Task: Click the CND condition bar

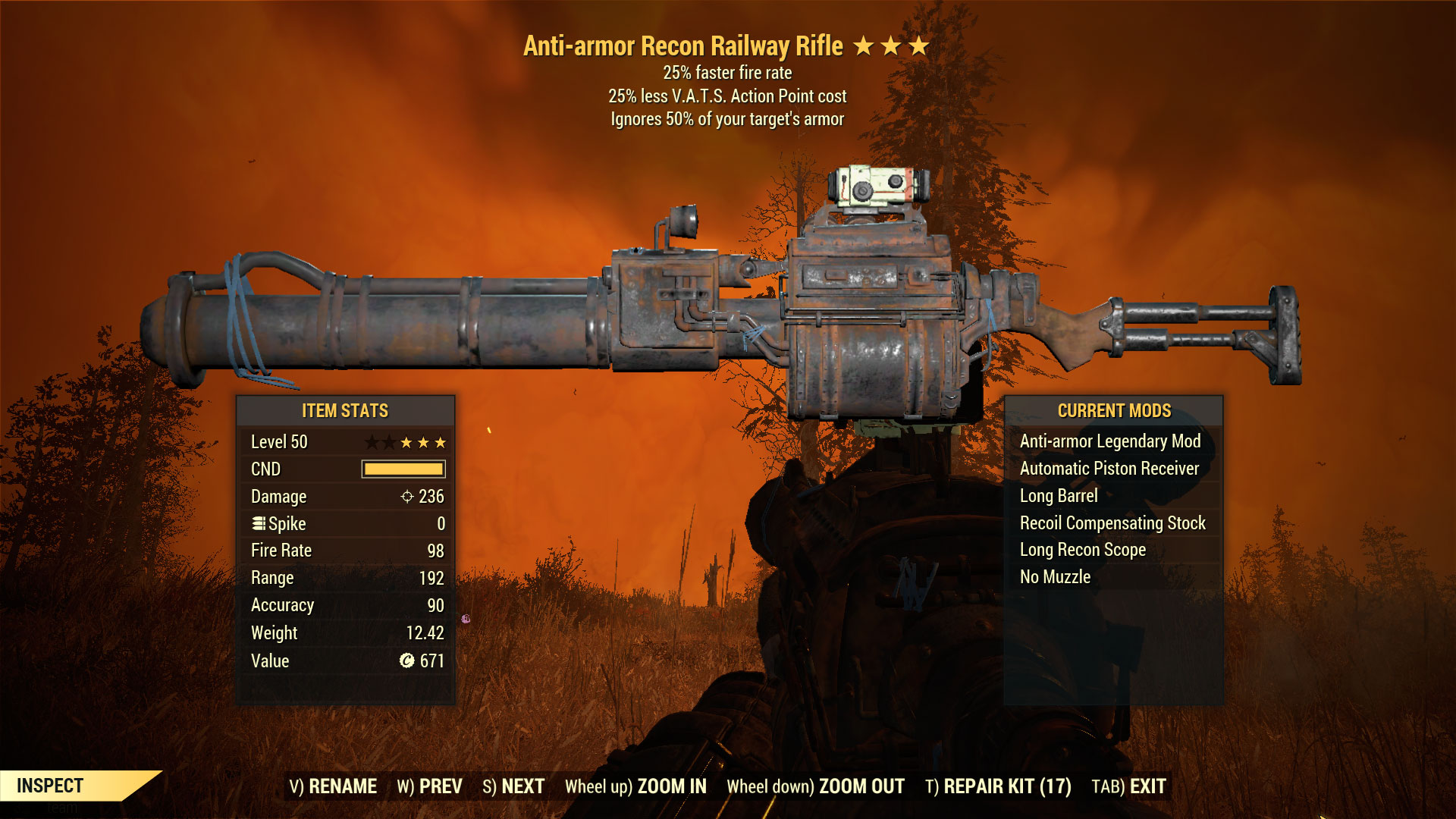Action: coord(403,469)
